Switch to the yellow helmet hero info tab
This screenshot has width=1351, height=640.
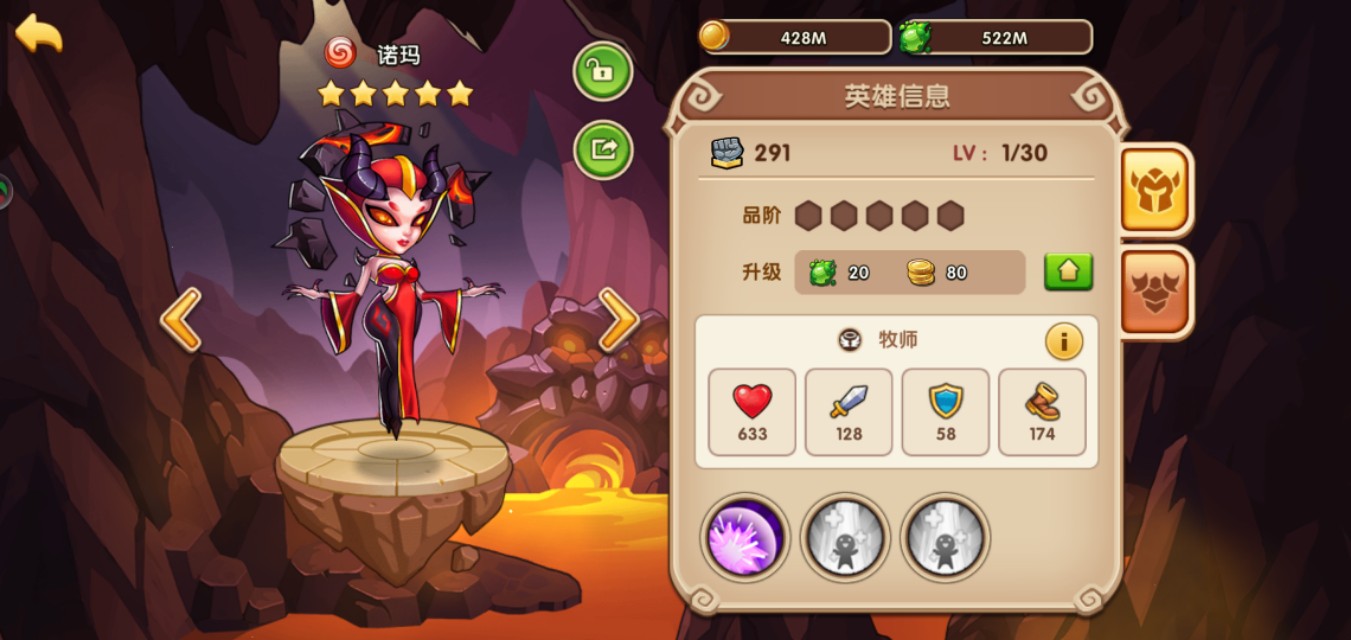pos(1156,189)
